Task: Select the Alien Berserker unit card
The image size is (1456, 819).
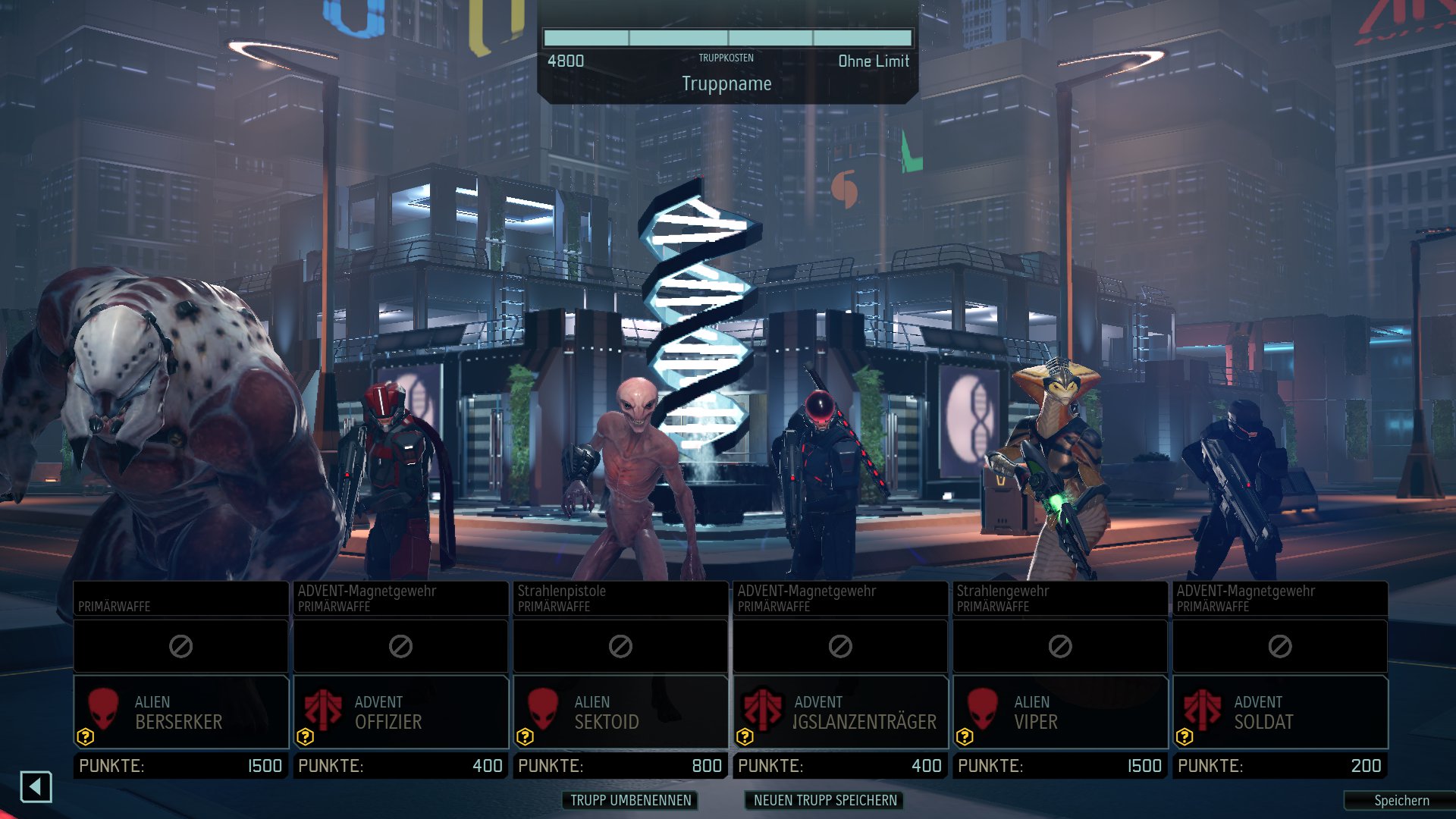Action: [180, 712]
